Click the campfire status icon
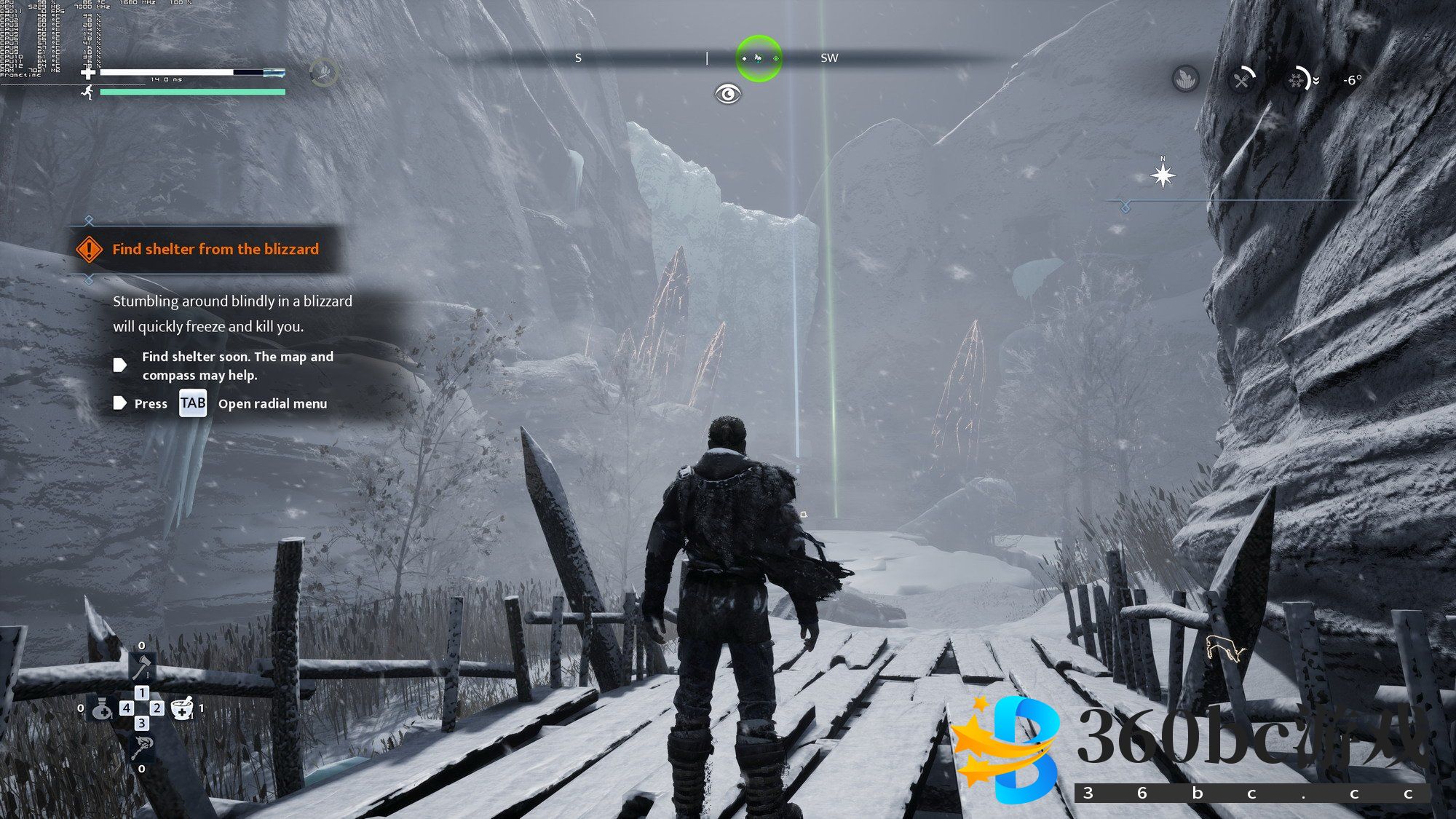 coord(1186,79)
